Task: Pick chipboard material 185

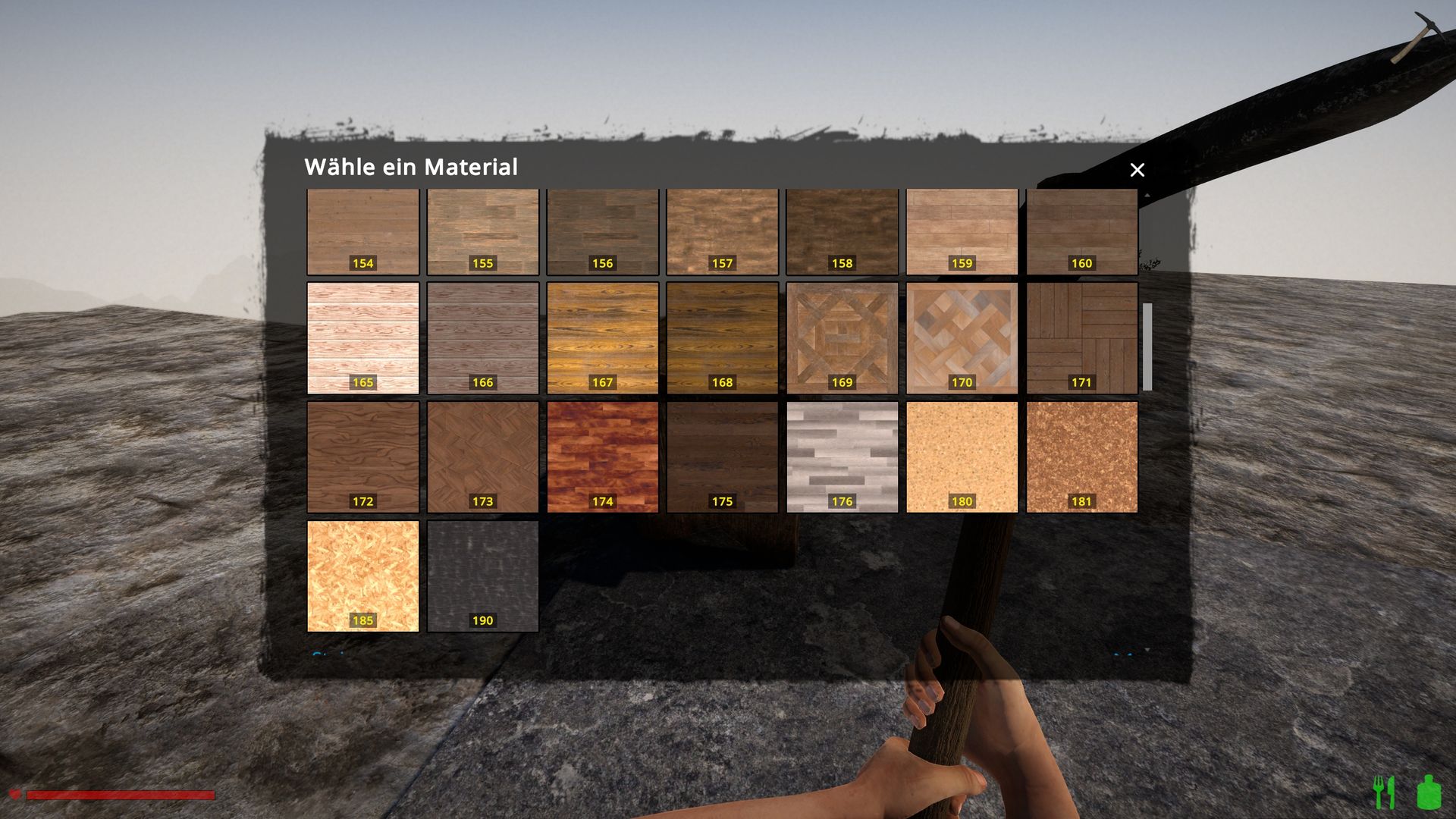Action: coord(362,576)
